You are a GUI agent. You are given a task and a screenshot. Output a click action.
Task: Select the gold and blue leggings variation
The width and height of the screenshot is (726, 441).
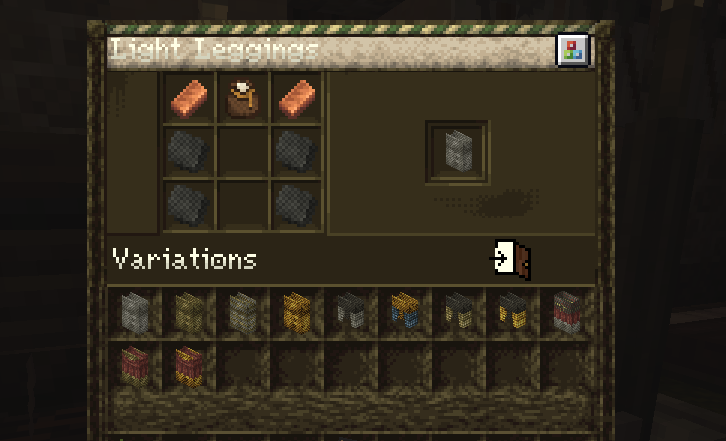(x=404, y=311)
